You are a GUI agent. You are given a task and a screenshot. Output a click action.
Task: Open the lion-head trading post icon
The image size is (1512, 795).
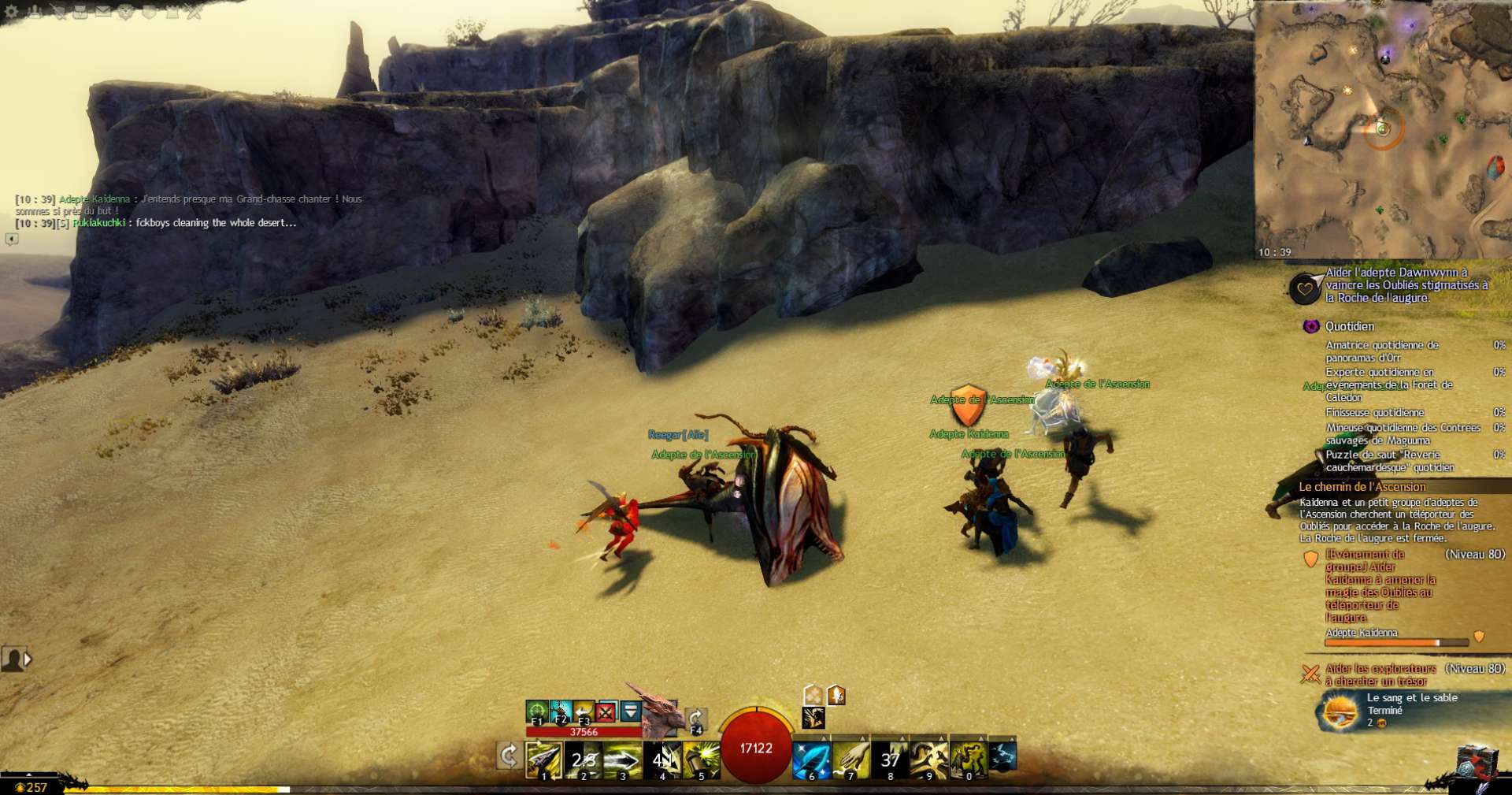click(x=126, y=12)
